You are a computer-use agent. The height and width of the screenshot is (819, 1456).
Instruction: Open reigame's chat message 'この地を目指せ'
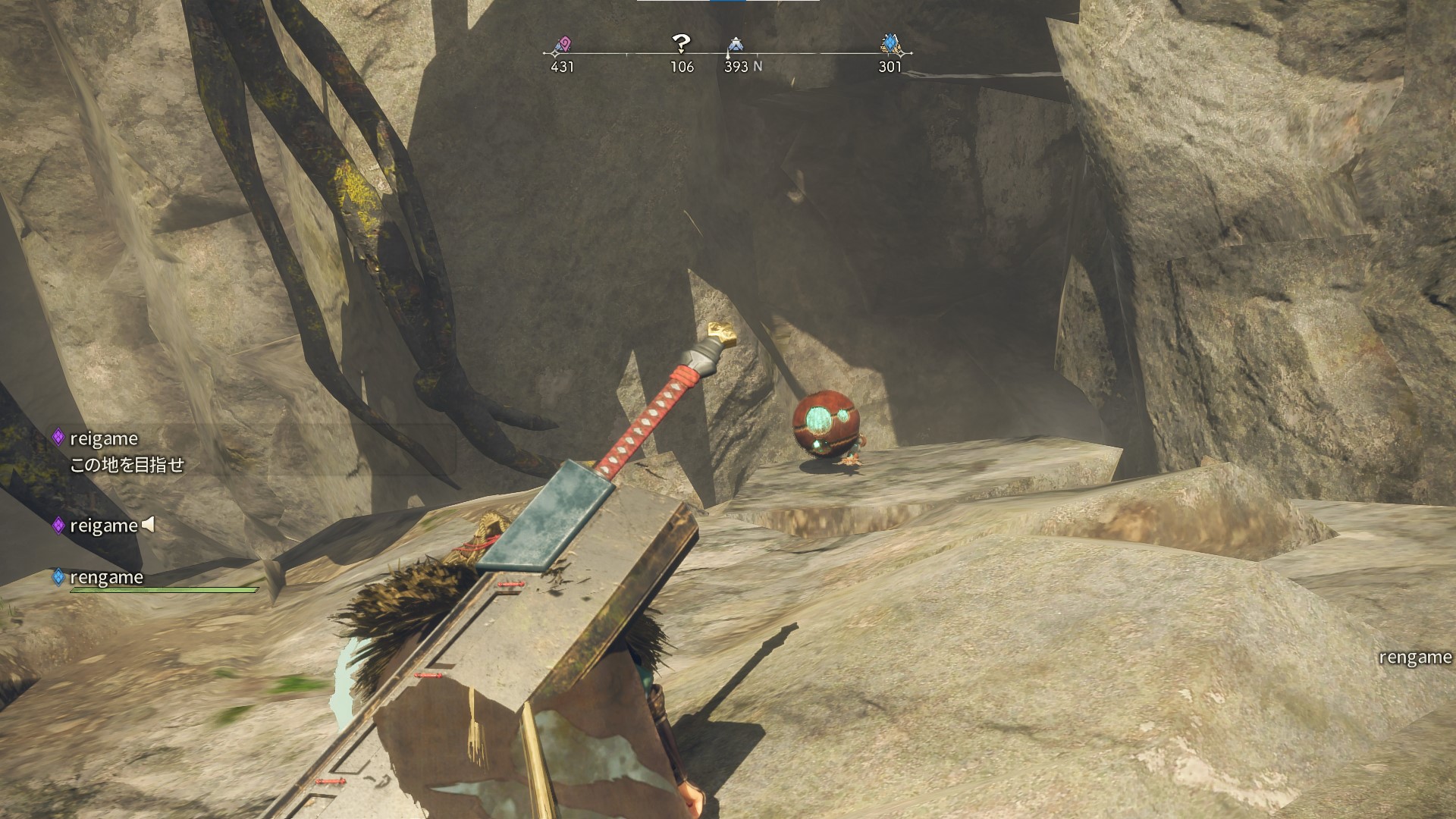pyautogui.click(x=127, y=465)
